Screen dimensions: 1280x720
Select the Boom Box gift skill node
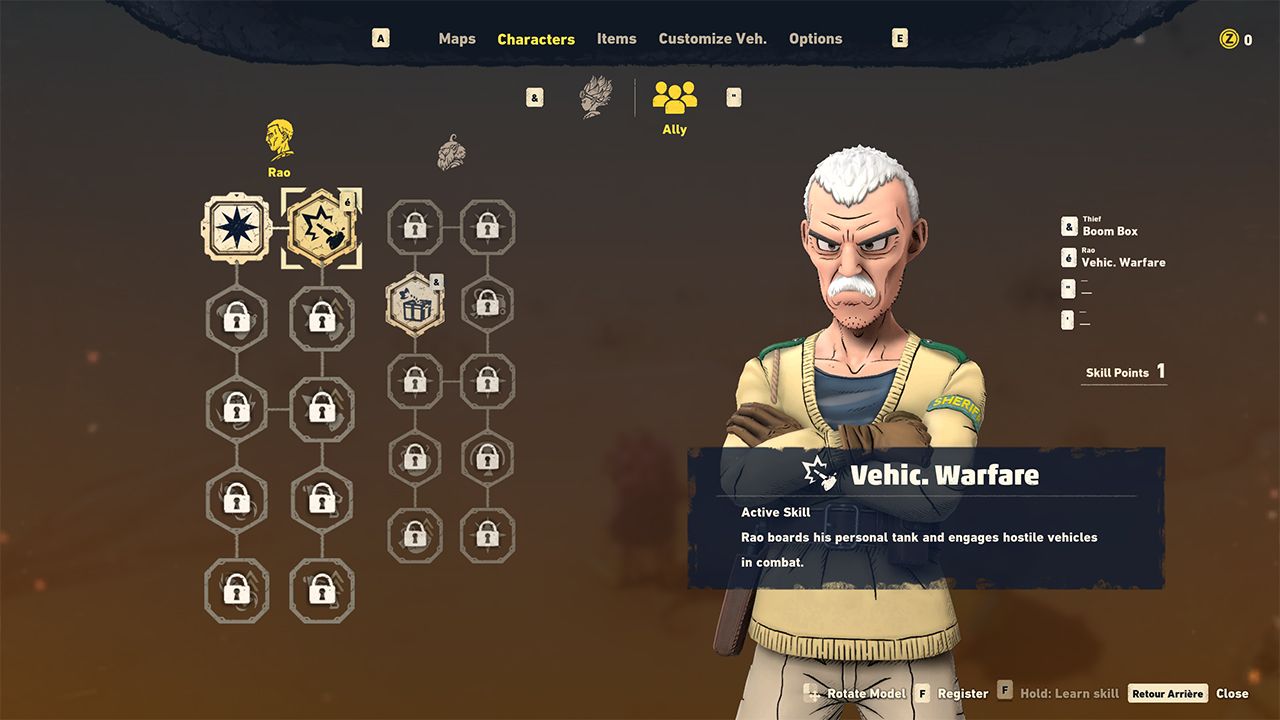(414, 305)
